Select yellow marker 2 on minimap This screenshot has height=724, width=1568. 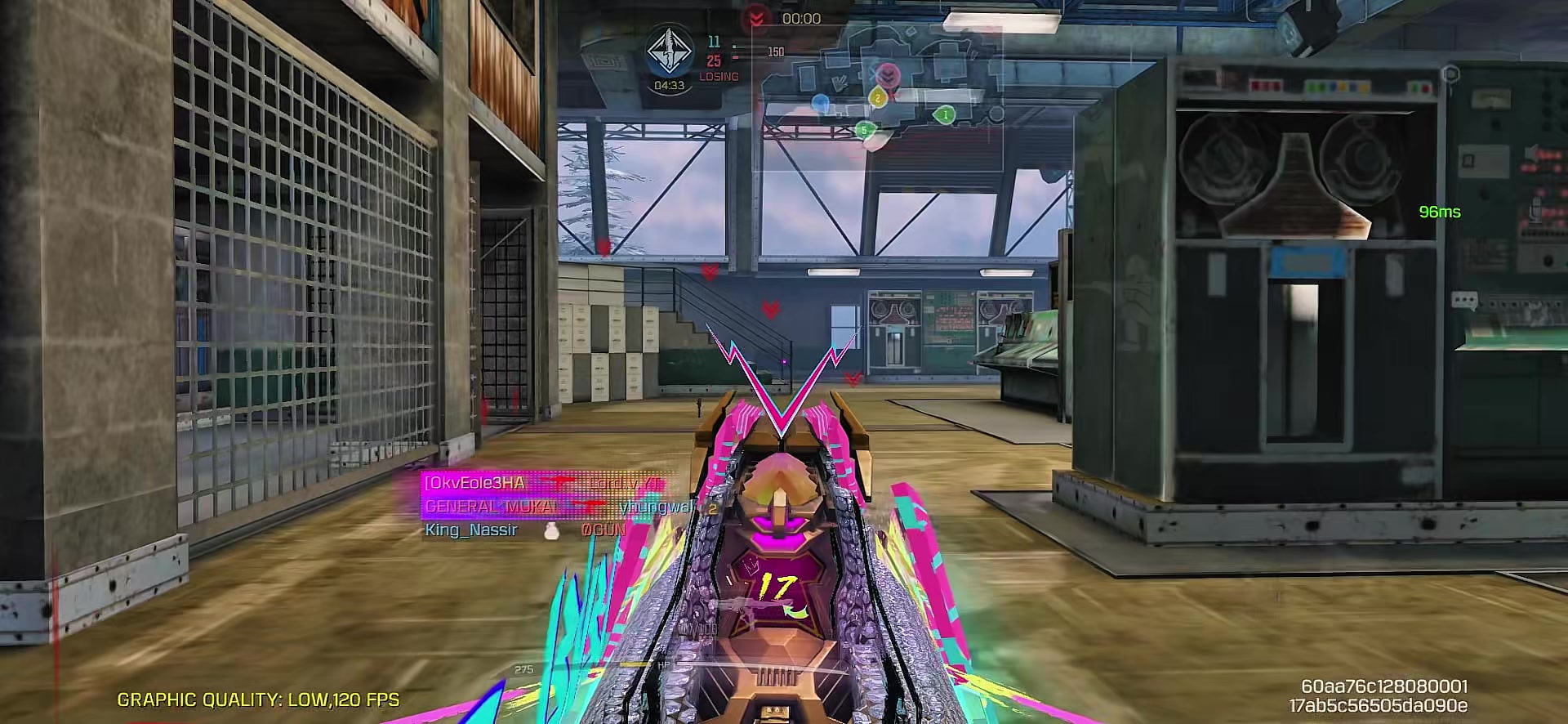[878, 98]
